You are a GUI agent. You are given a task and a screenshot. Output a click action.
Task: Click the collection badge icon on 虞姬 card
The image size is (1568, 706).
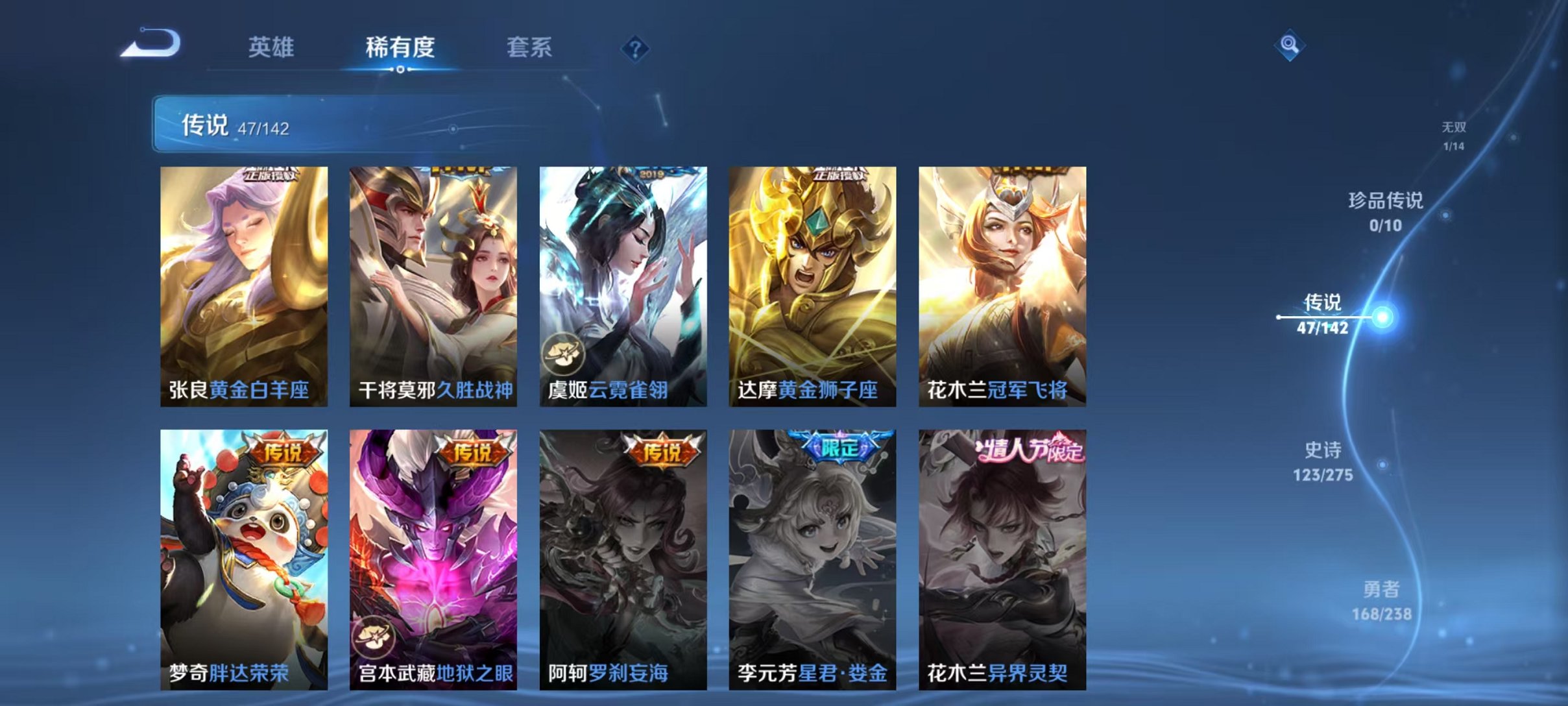click(564, 354)
